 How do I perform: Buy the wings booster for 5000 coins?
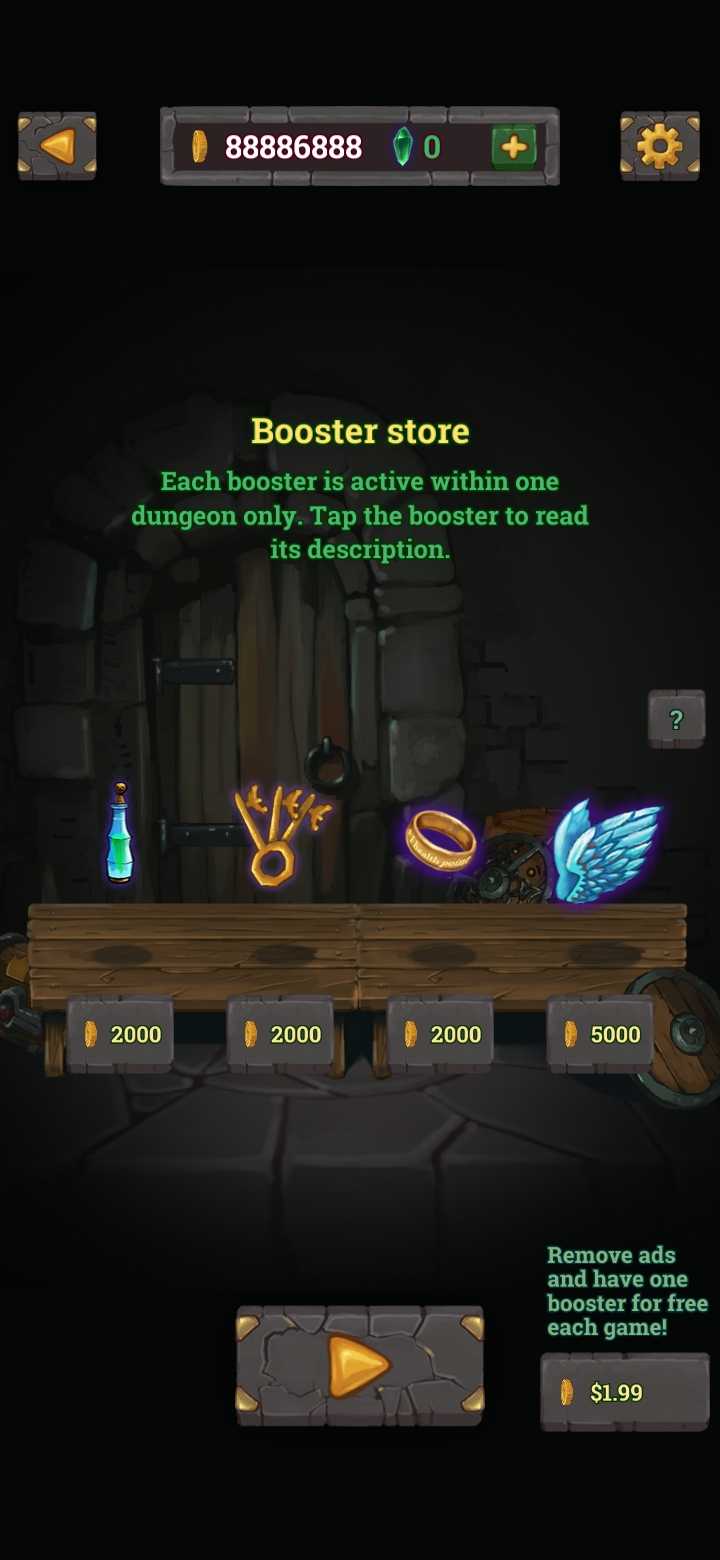tap(600, 1034)
